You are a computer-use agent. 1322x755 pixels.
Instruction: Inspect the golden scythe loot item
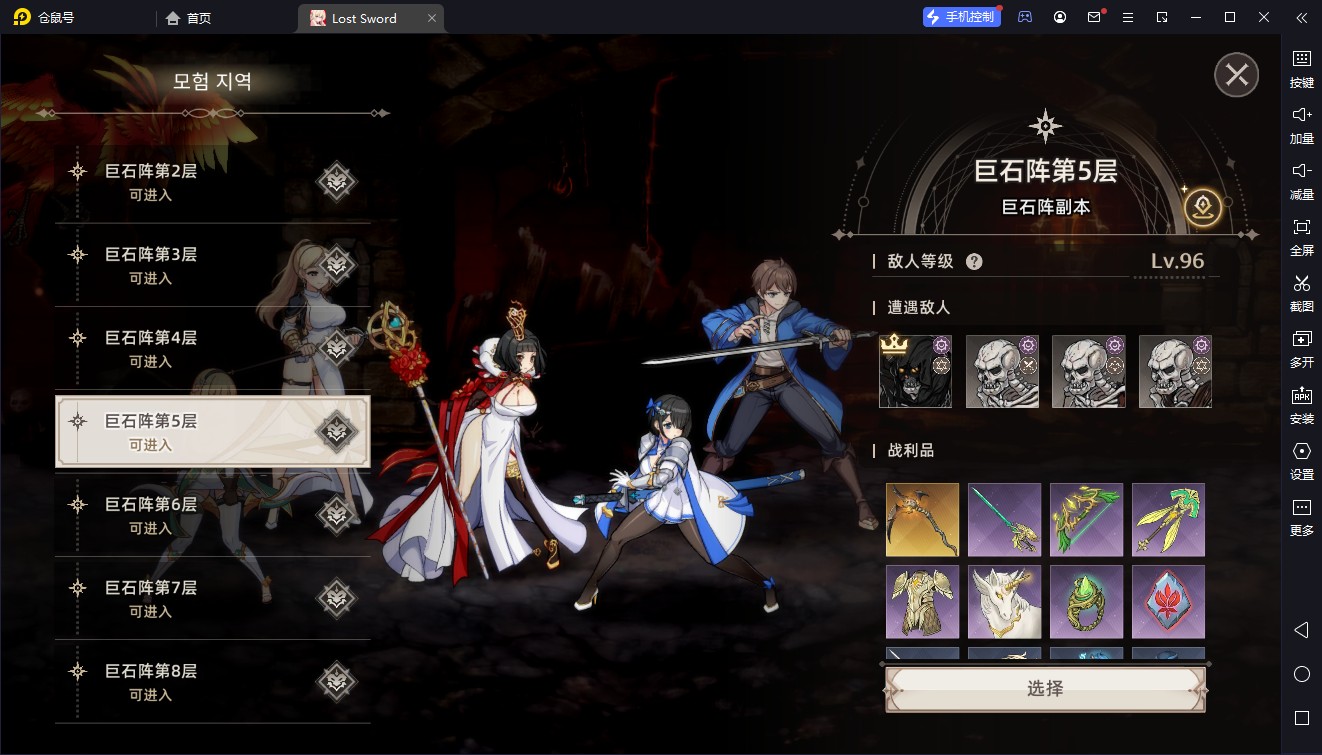click(x=922, y=520)
